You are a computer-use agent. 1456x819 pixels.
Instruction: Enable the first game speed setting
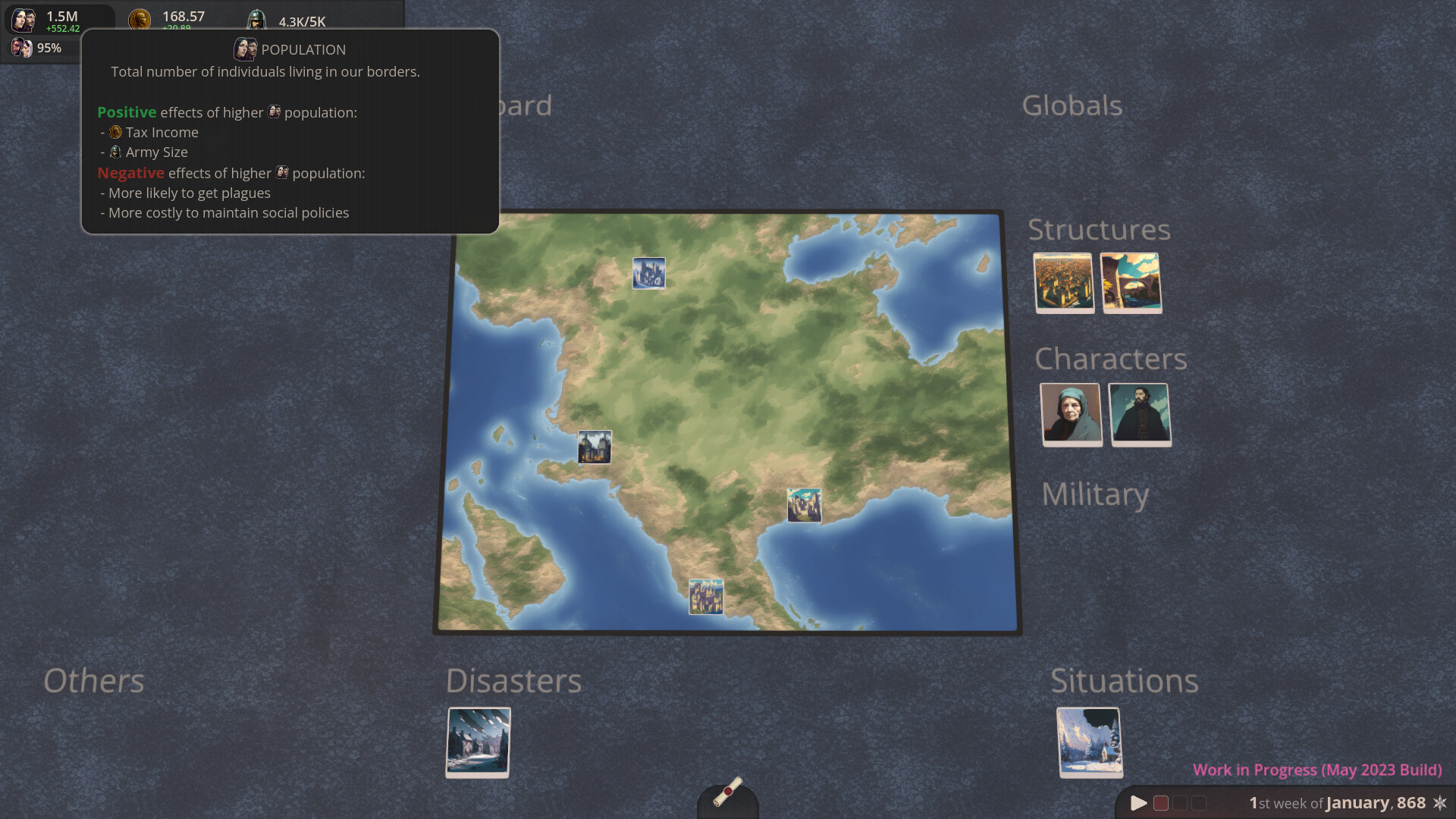coord(1159,803)
